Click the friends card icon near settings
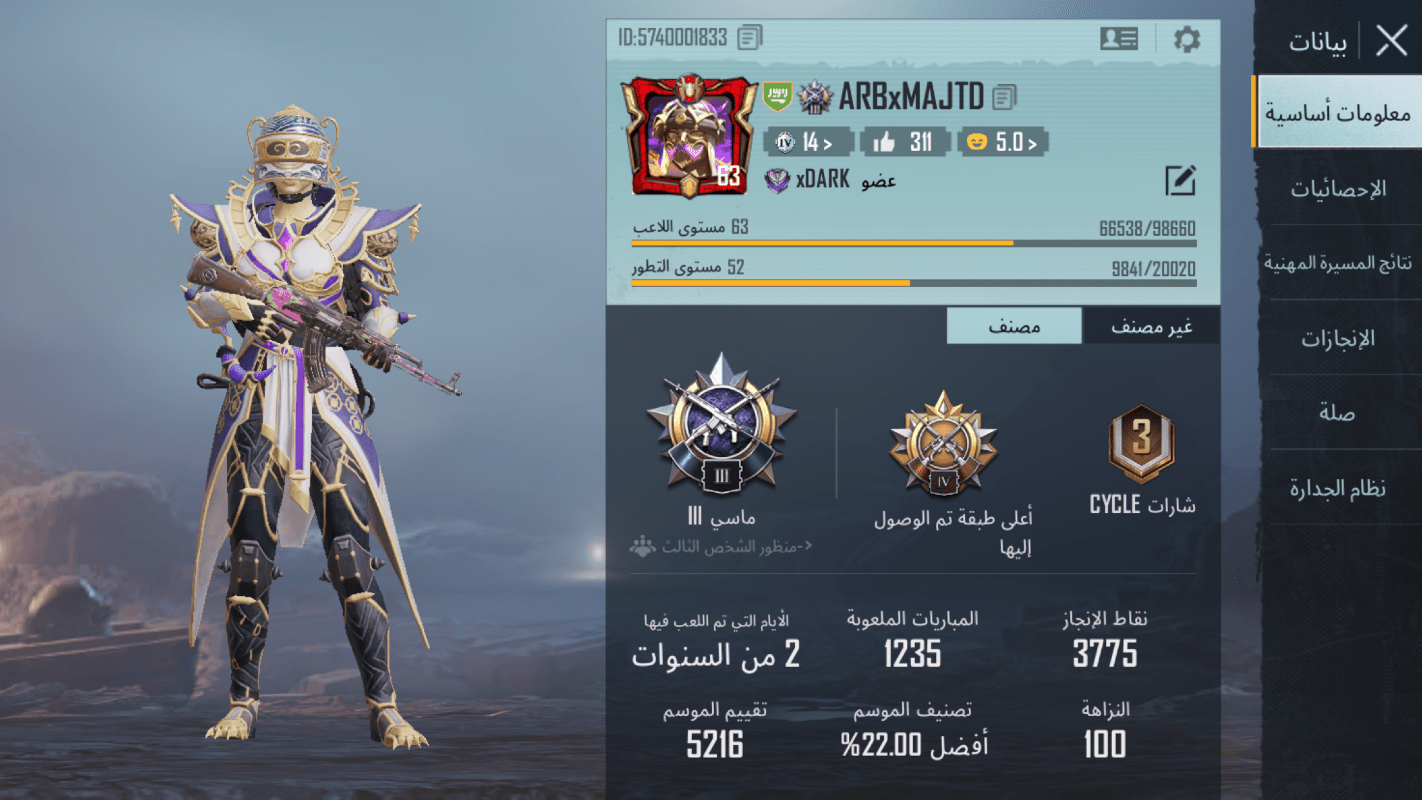 1119,38
